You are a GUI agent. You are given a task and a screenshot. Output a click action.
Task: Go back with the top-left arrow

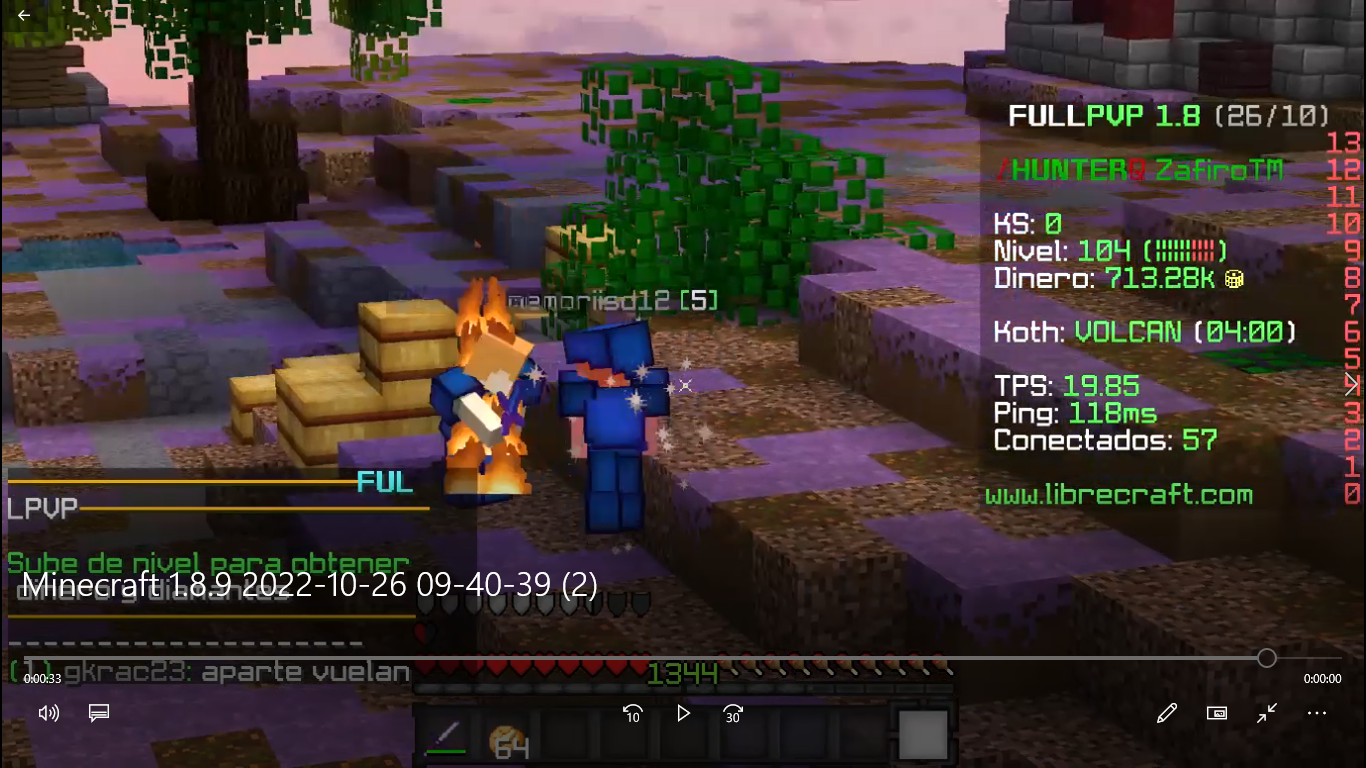click(24, 15)
